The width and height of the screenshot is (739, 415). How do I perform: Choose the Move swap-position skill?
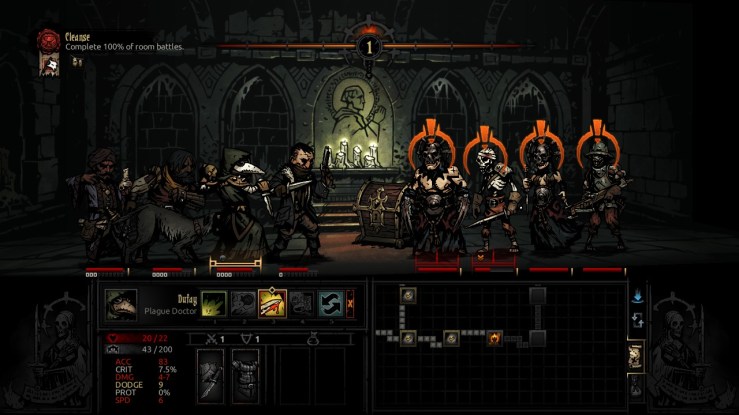(330, 303)
